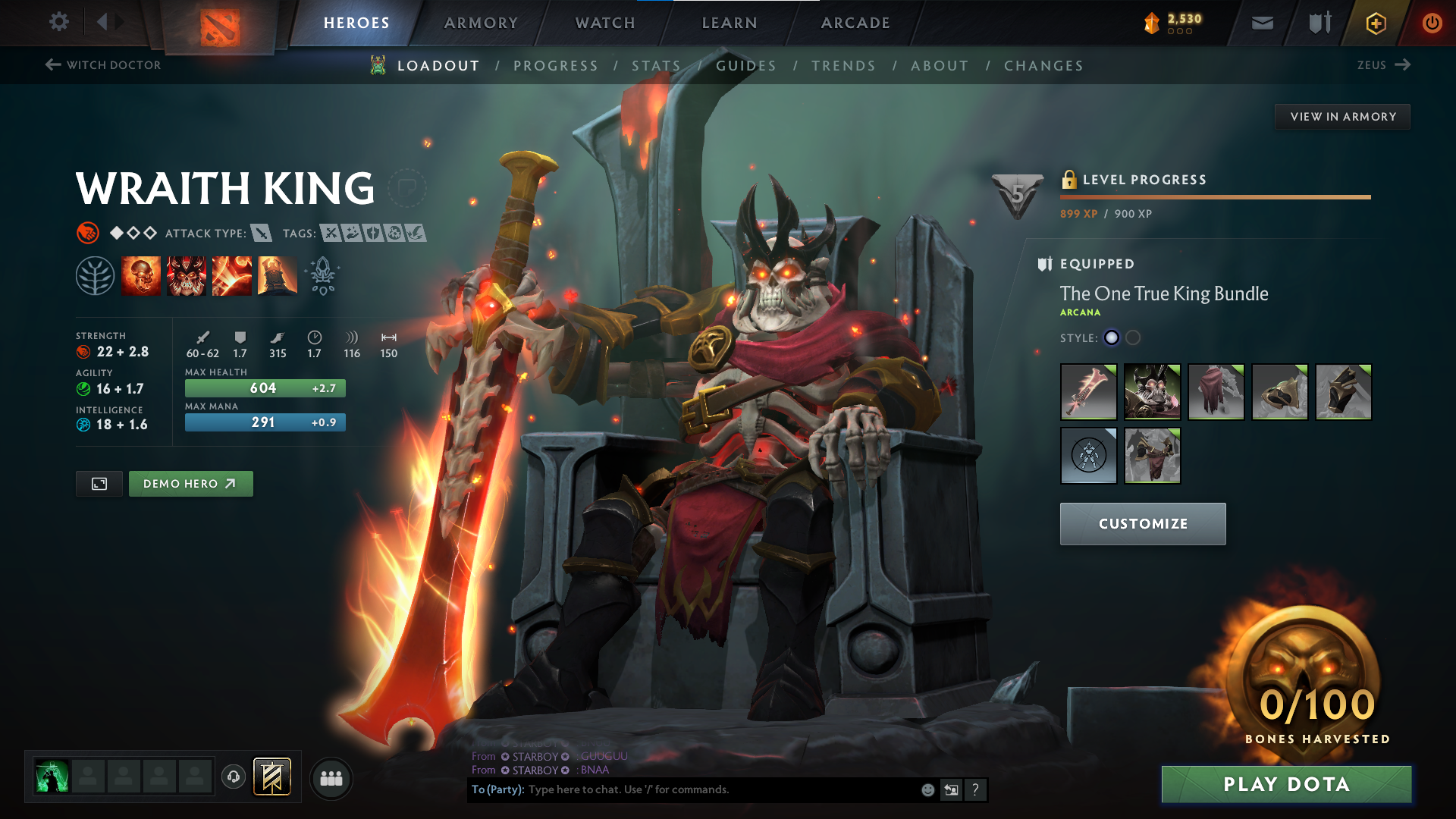1456x819 pixels.
Task: Click the voice chat headset icon
Action: [x=232, y=777]
